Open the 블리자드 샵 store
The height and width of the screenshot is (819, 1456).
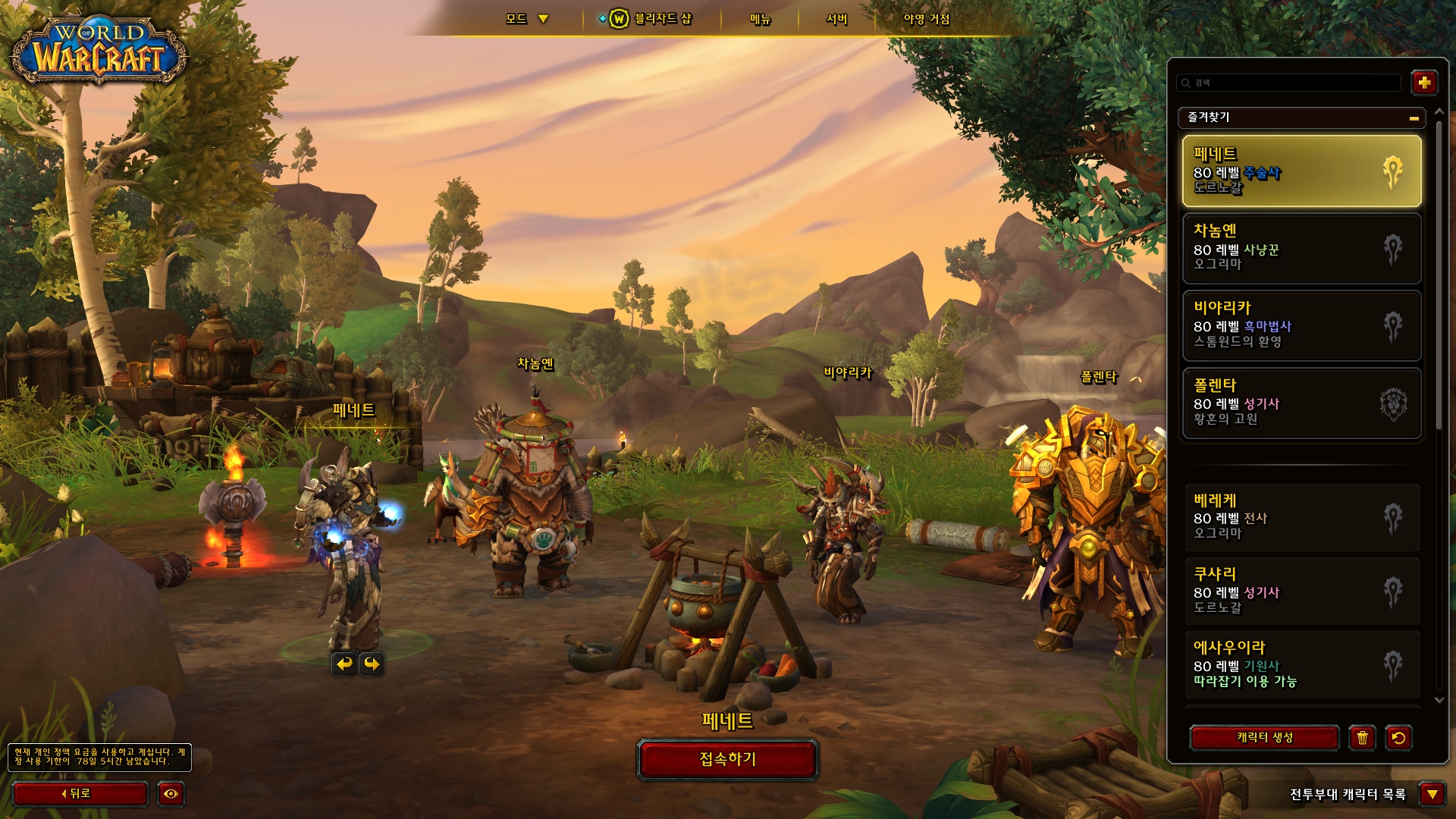click(x=652, y=19)
